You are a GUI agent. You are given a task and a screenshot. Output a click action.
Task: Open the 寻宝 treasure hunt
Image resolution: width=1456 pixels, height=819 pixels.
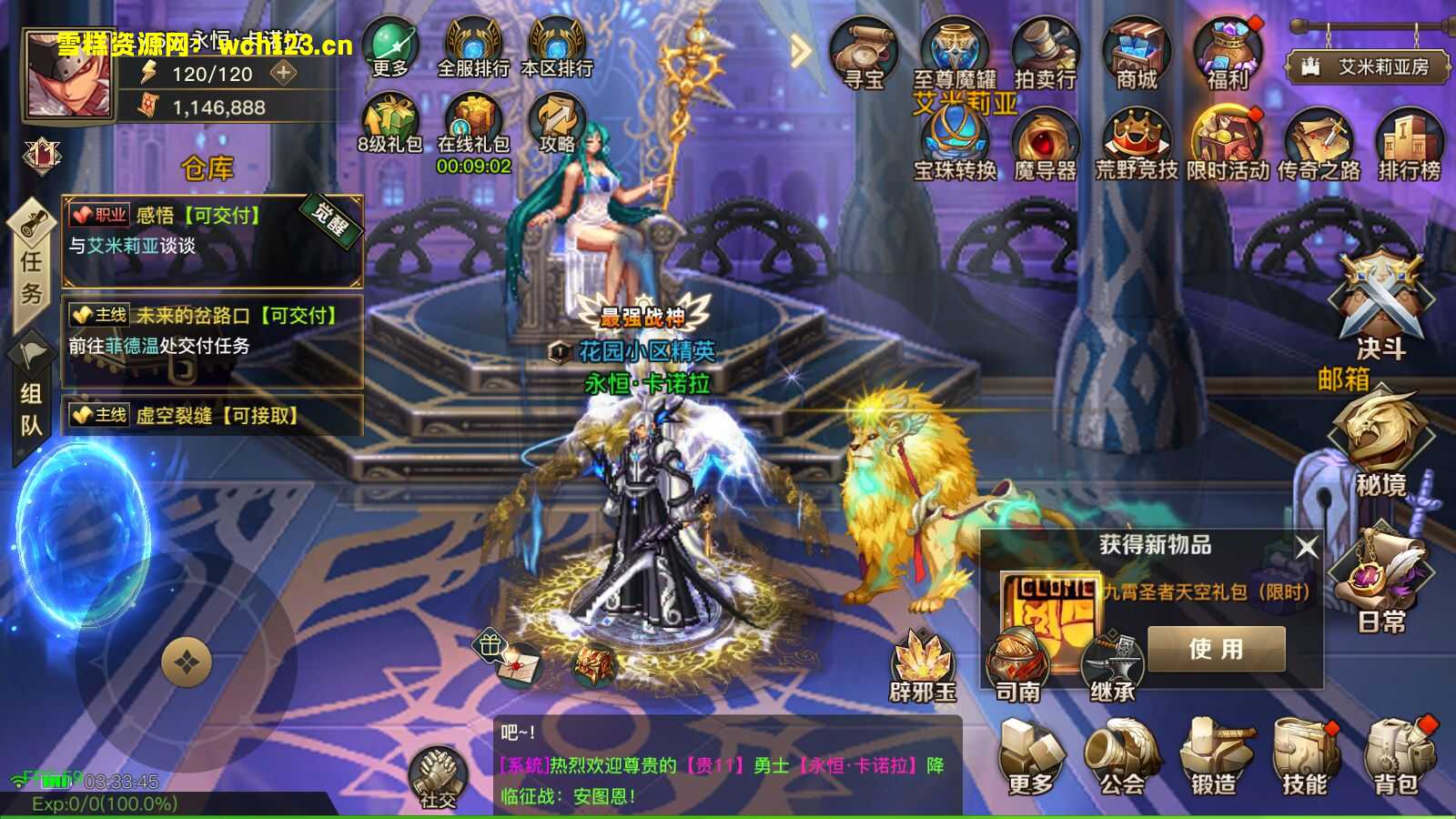863,55
